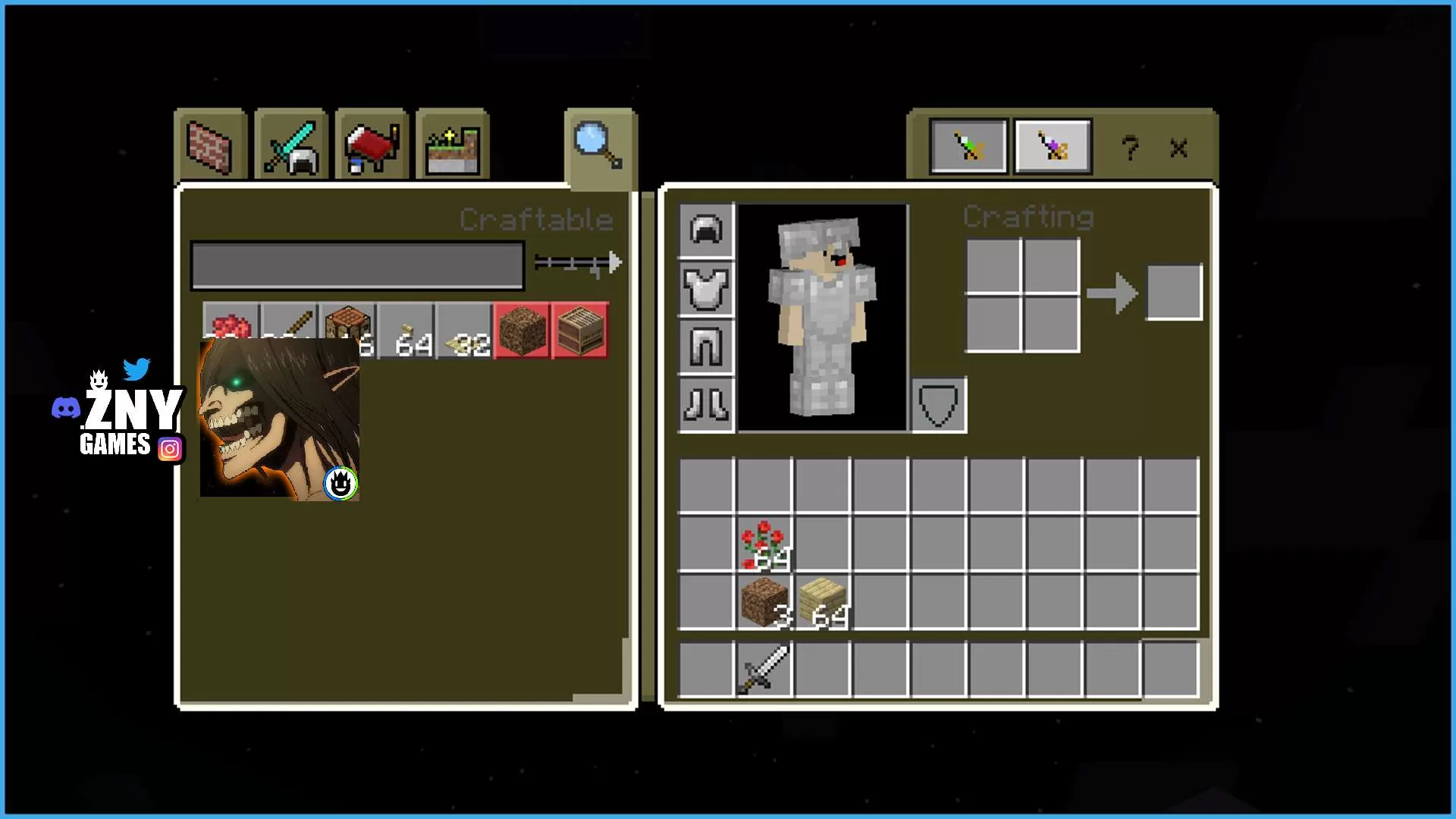1456x819 pixels.
Task: Select the leggings armor slot icon
Action: pyautogui.click(x=704, y=348)
